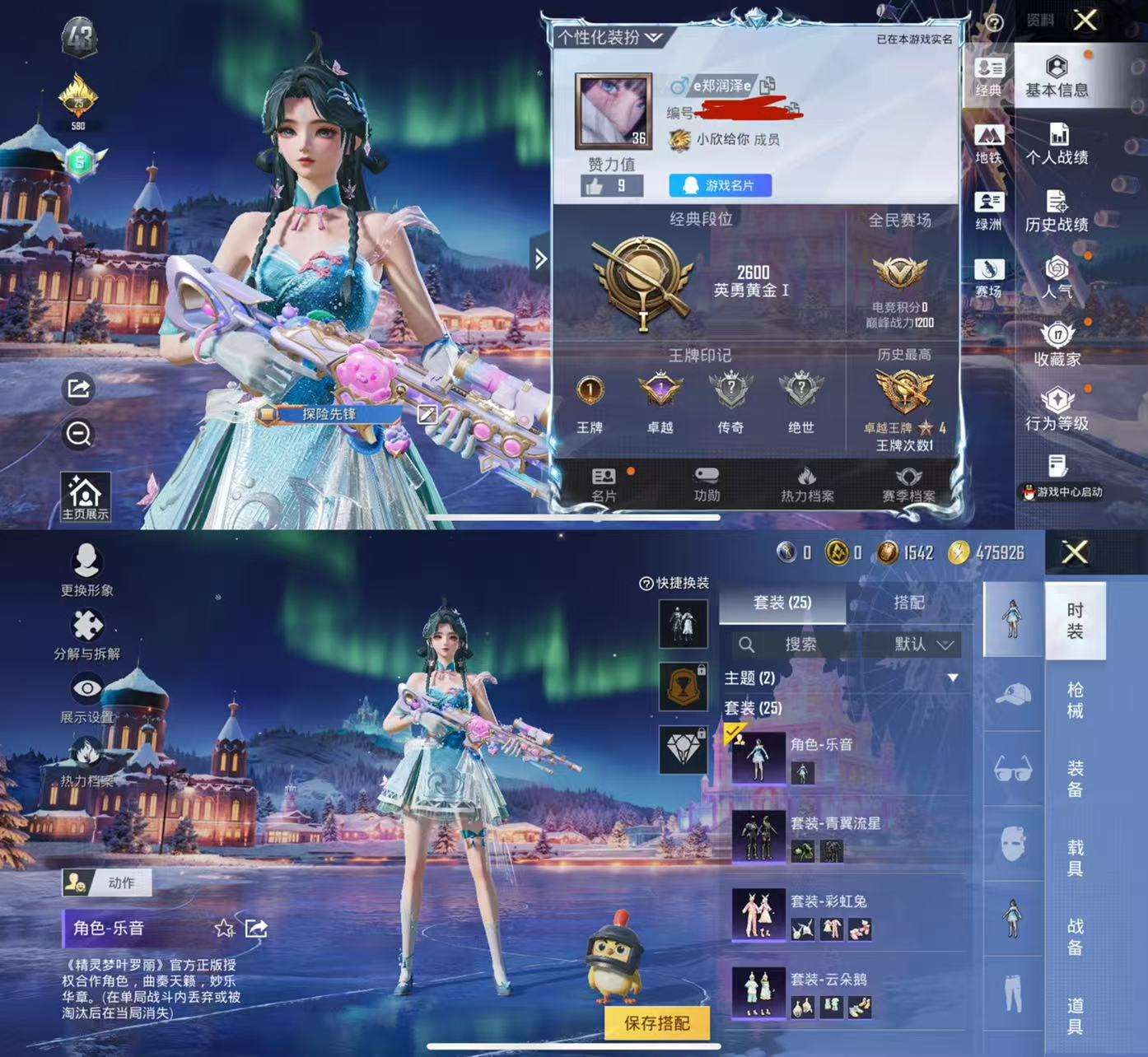Click the 游戏名片 game card button
Viewport: 1148px width, 1057px height.
point(721,185)
